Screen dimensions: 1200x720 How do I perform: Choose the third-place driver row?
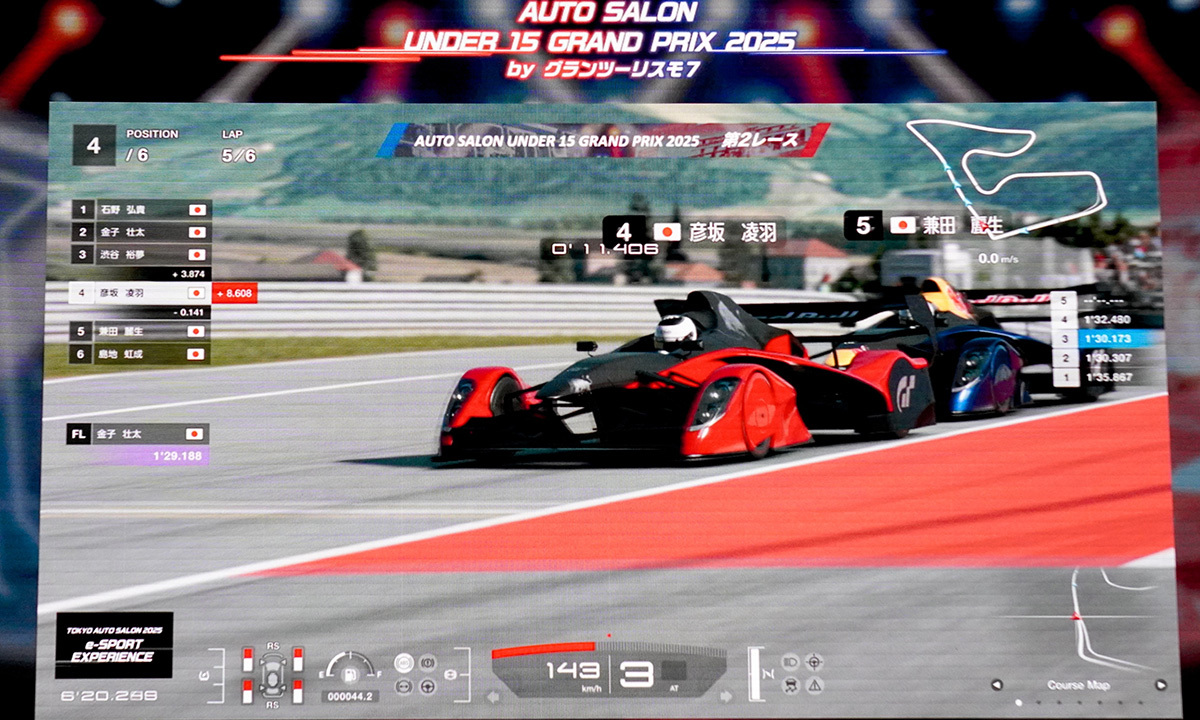[138, 254]
